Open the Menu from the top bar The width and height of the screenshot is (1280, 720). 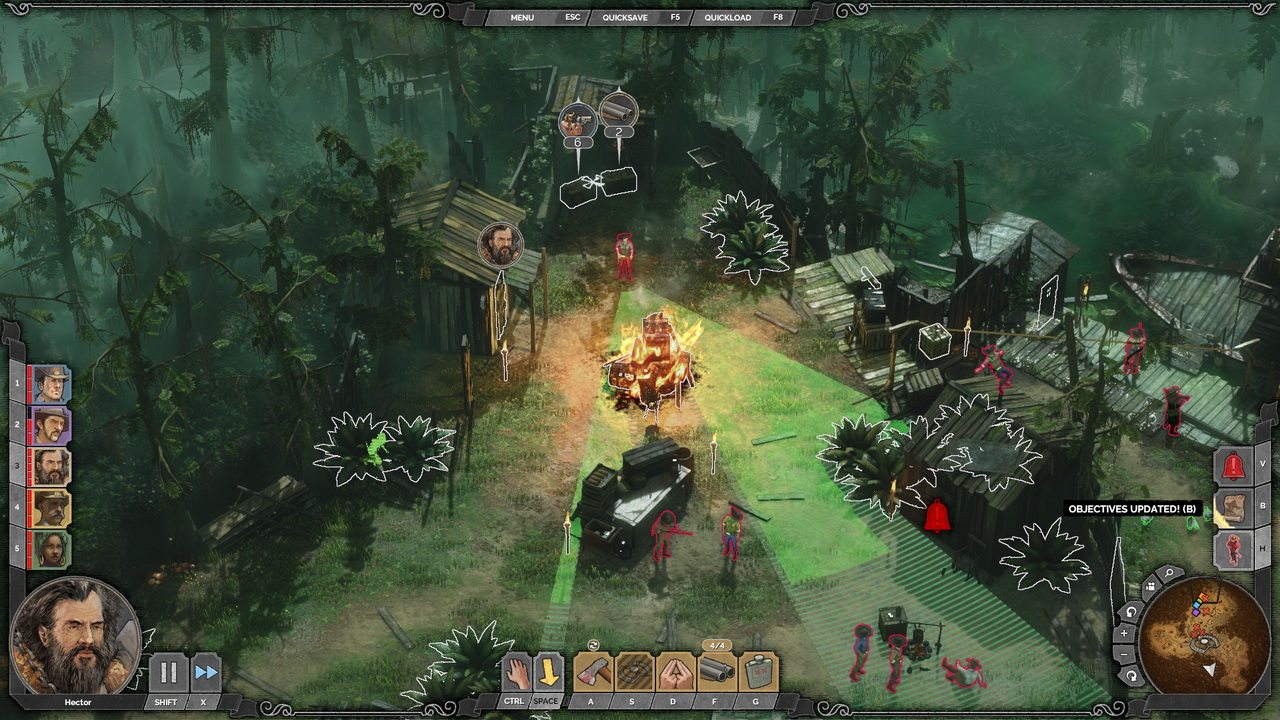pos(522,17)
